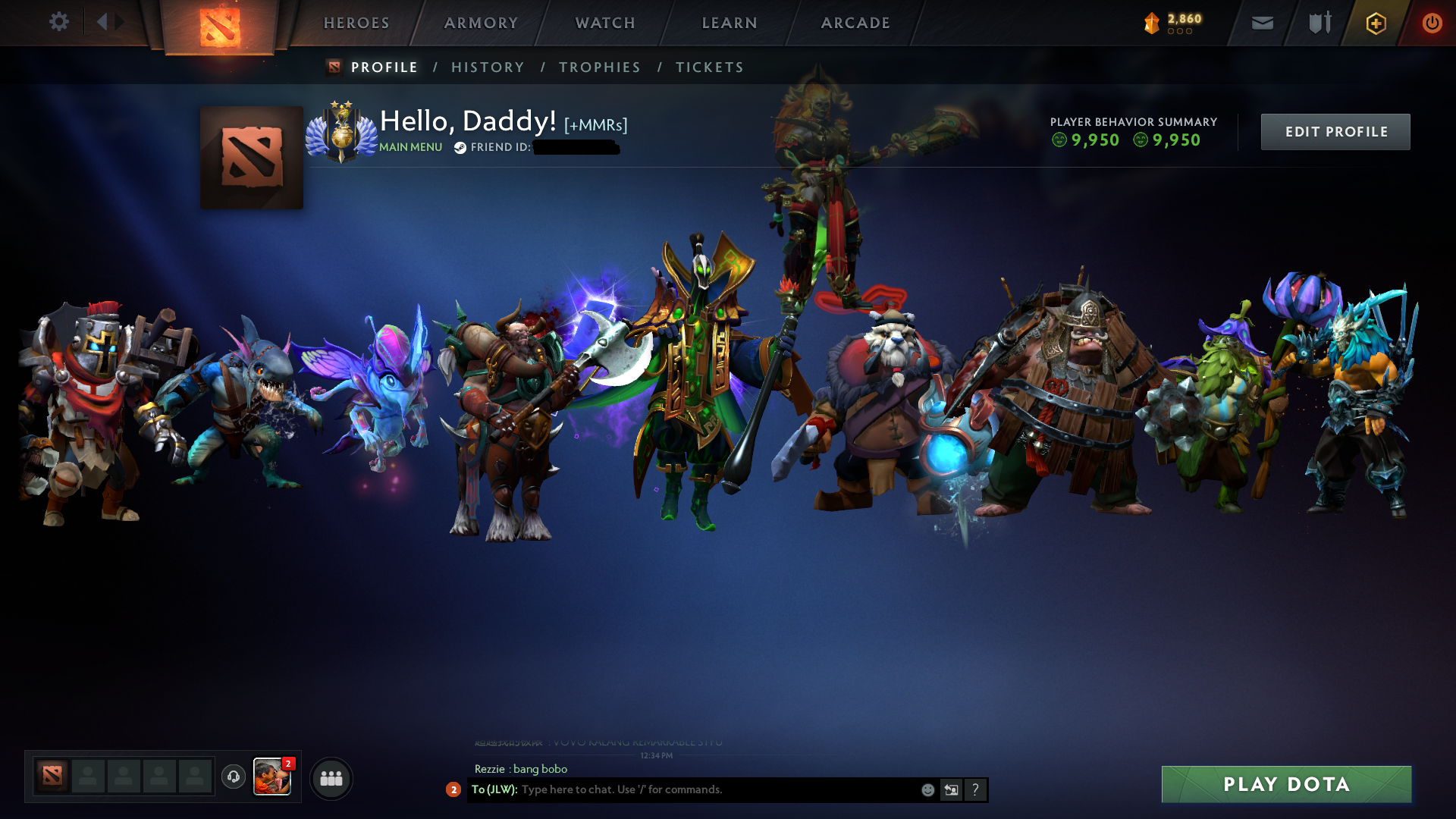
Task: Expand the shard count indicator showing 2,860
Action: (1172, 23)
